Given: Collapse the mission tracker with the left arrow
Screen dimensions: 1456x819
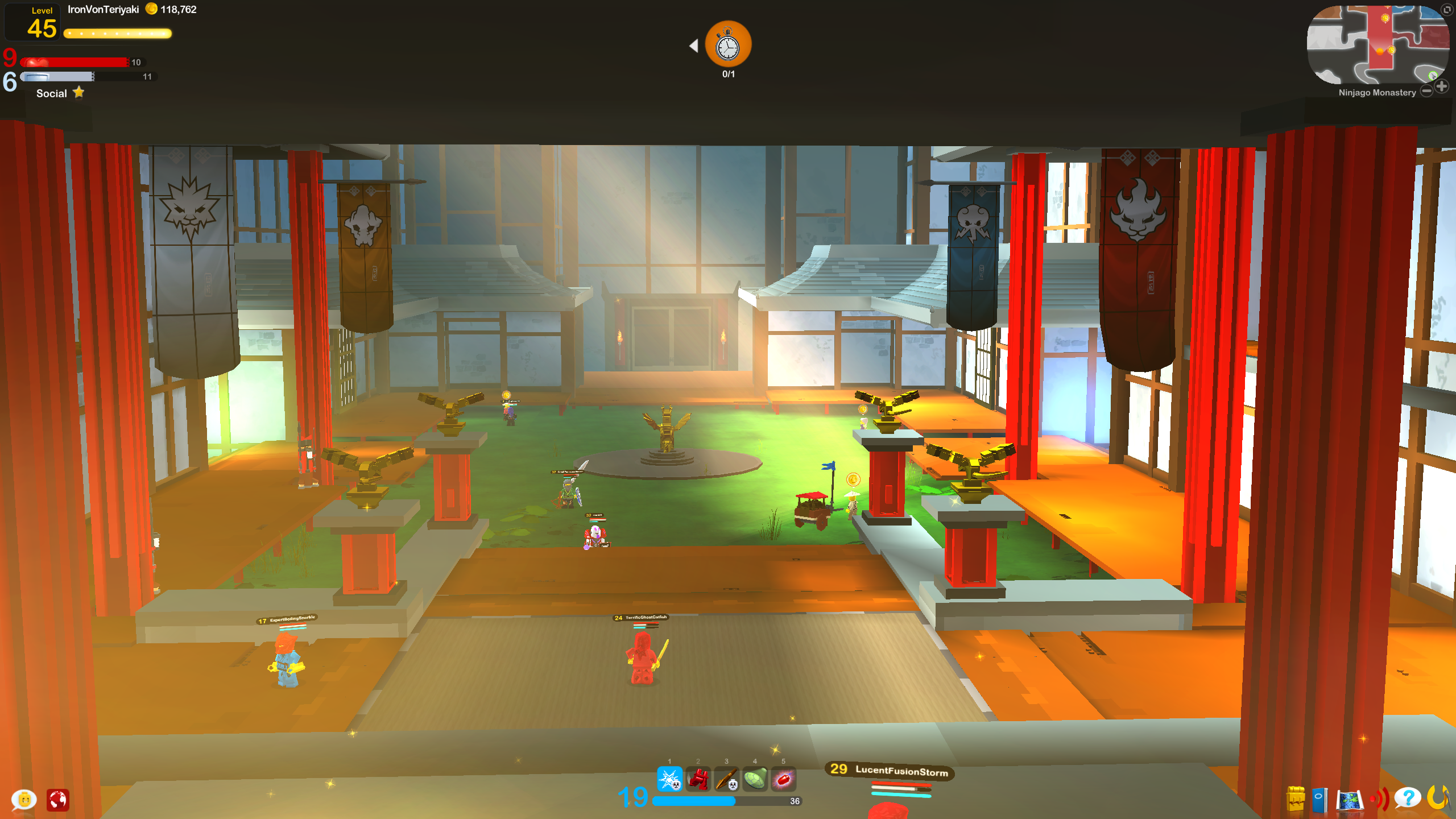Looking at the screenshot, I should 695,45.
